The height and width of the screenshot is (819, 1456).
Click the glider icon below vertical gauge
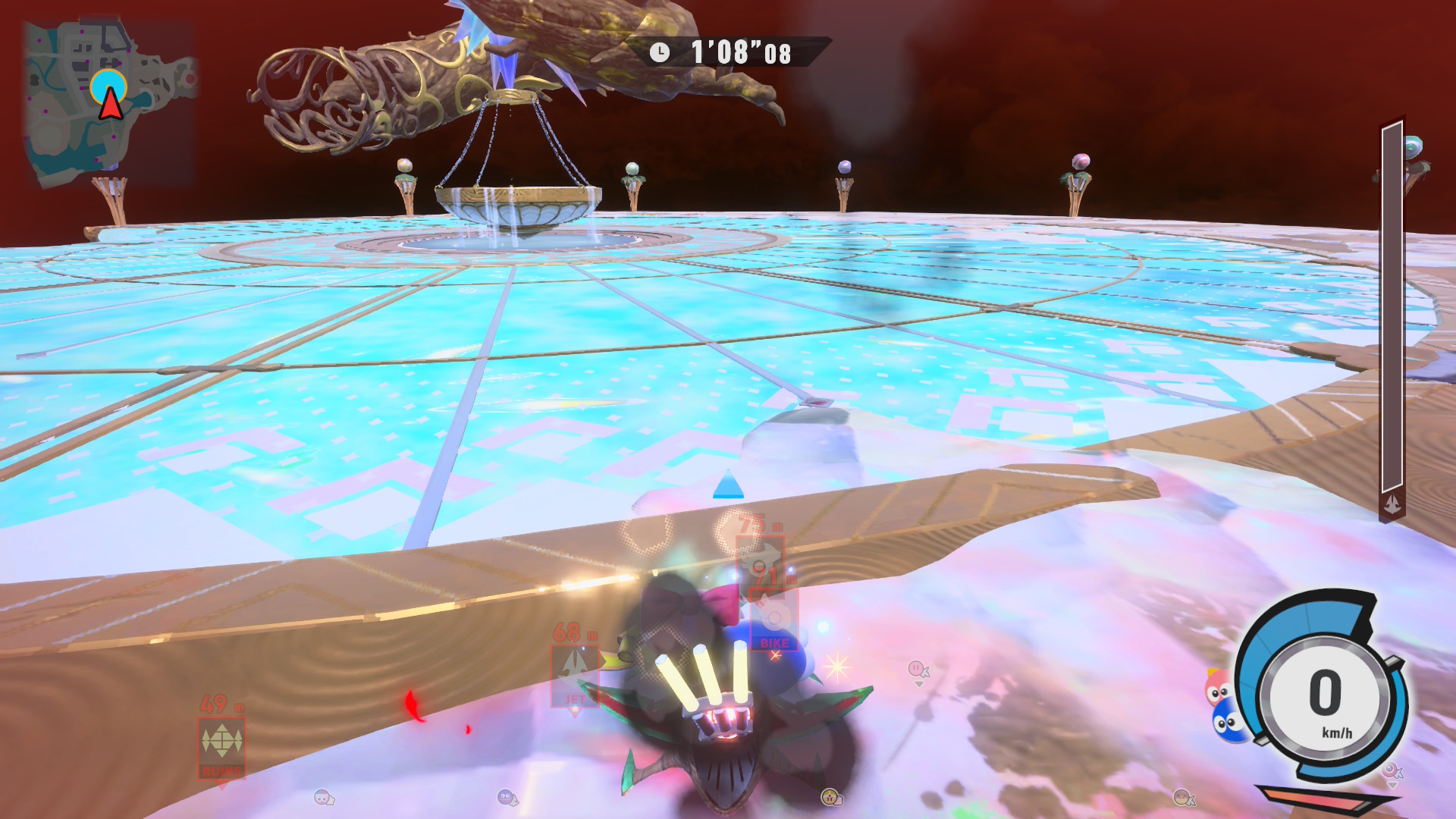pyautogui.click(x=1392, y=504)
